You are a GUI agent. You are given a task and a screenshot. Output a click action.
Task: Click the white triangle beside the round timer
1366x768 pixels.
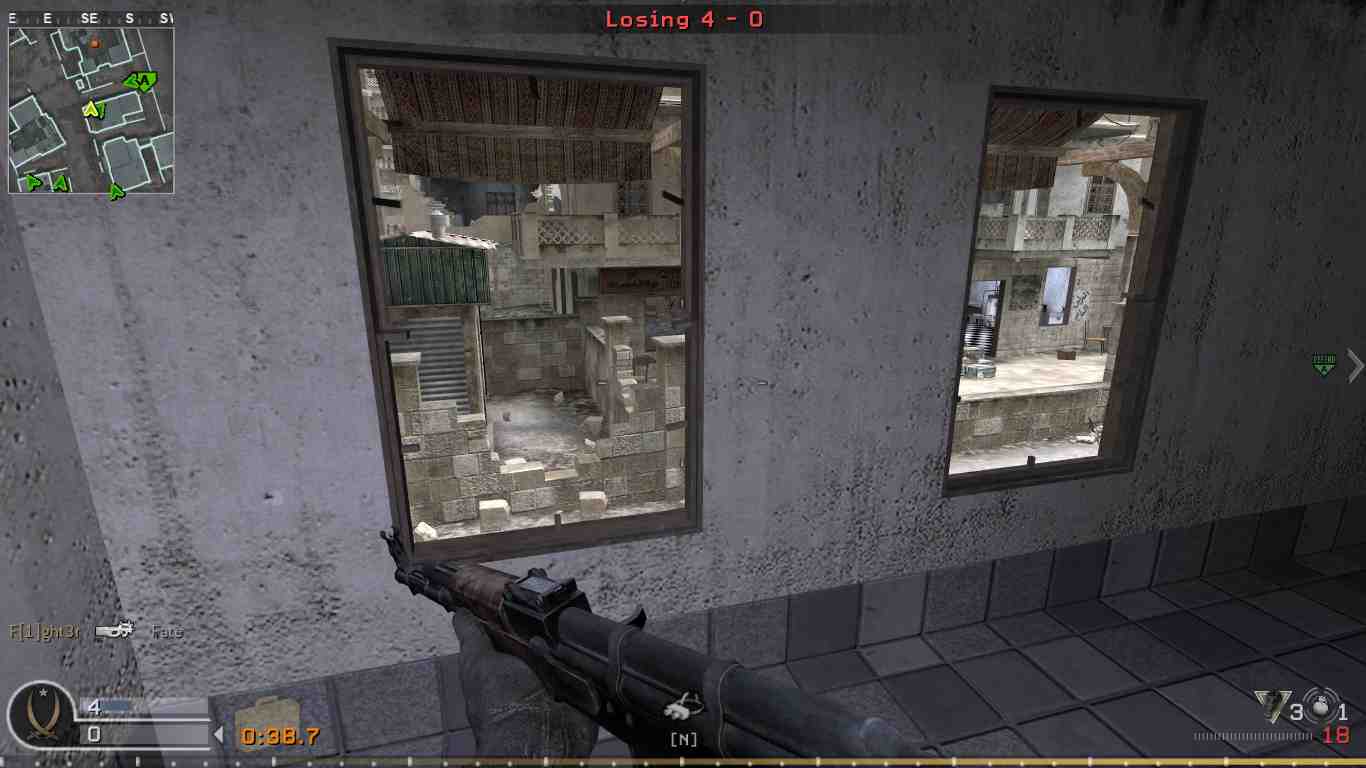[x=219, y=734]
